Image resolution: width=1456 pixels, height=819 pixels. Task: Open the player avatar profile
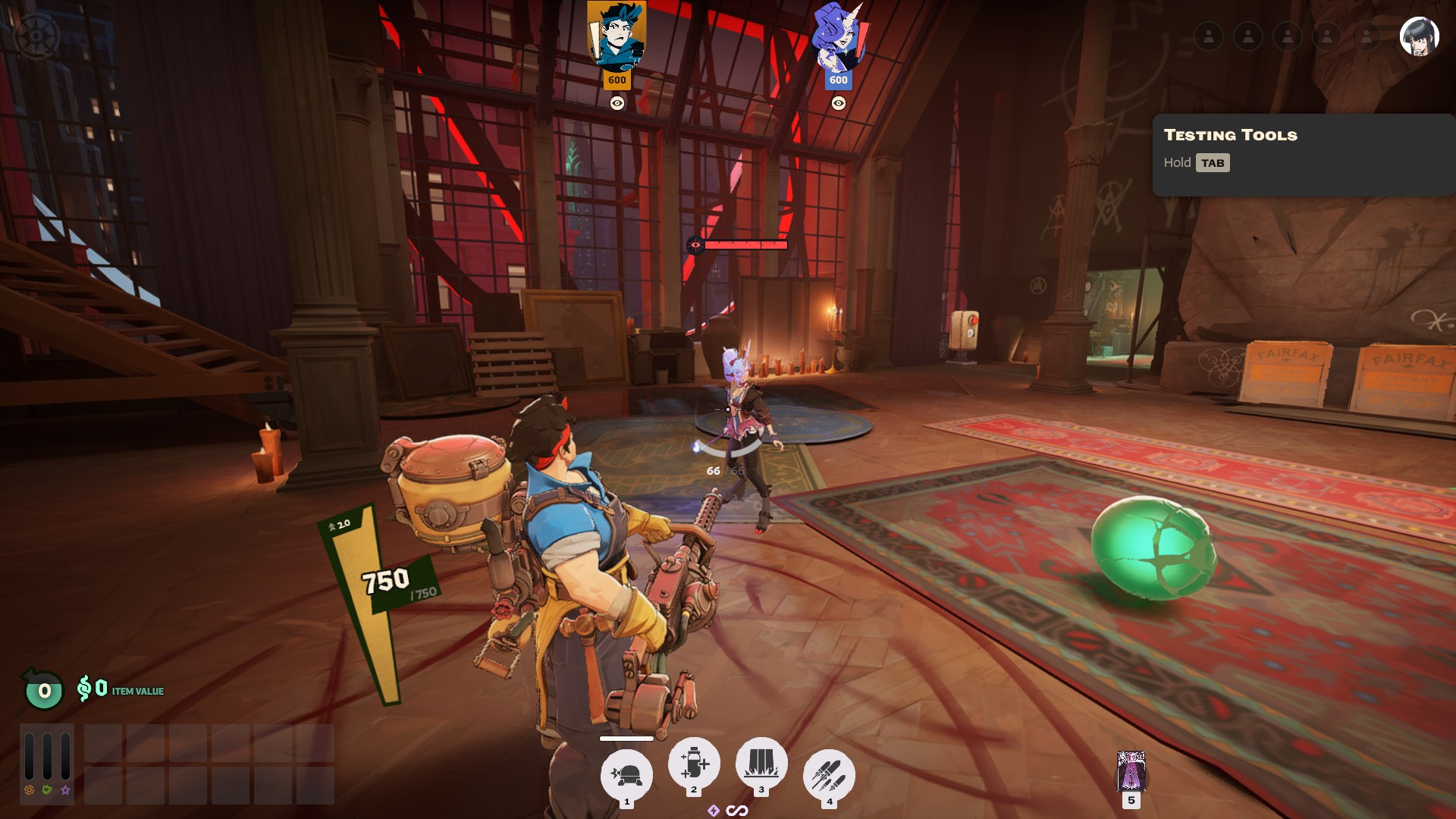(x=1419, y=36)
